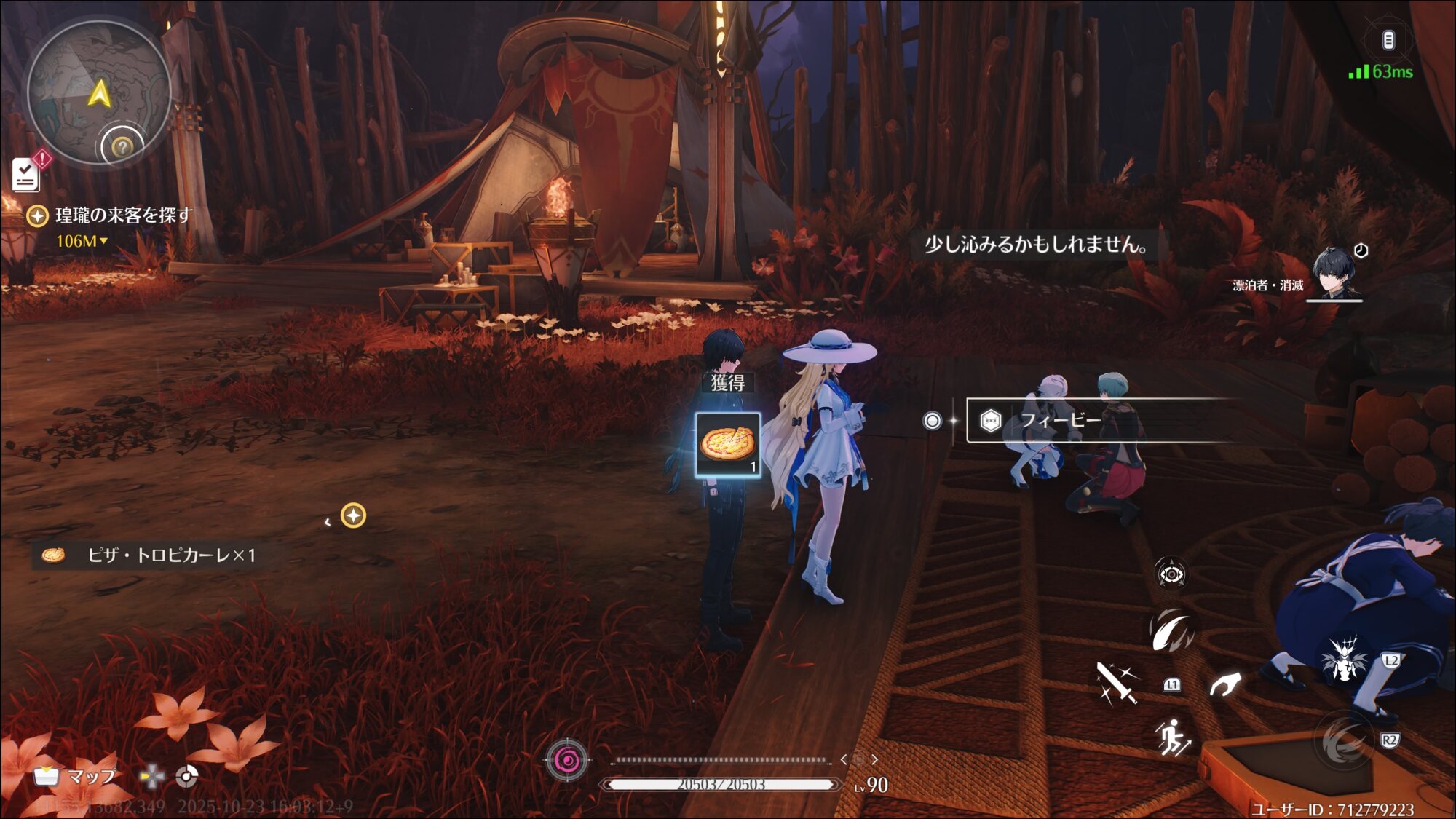Open the circular minimap

(x=98, y=92)
